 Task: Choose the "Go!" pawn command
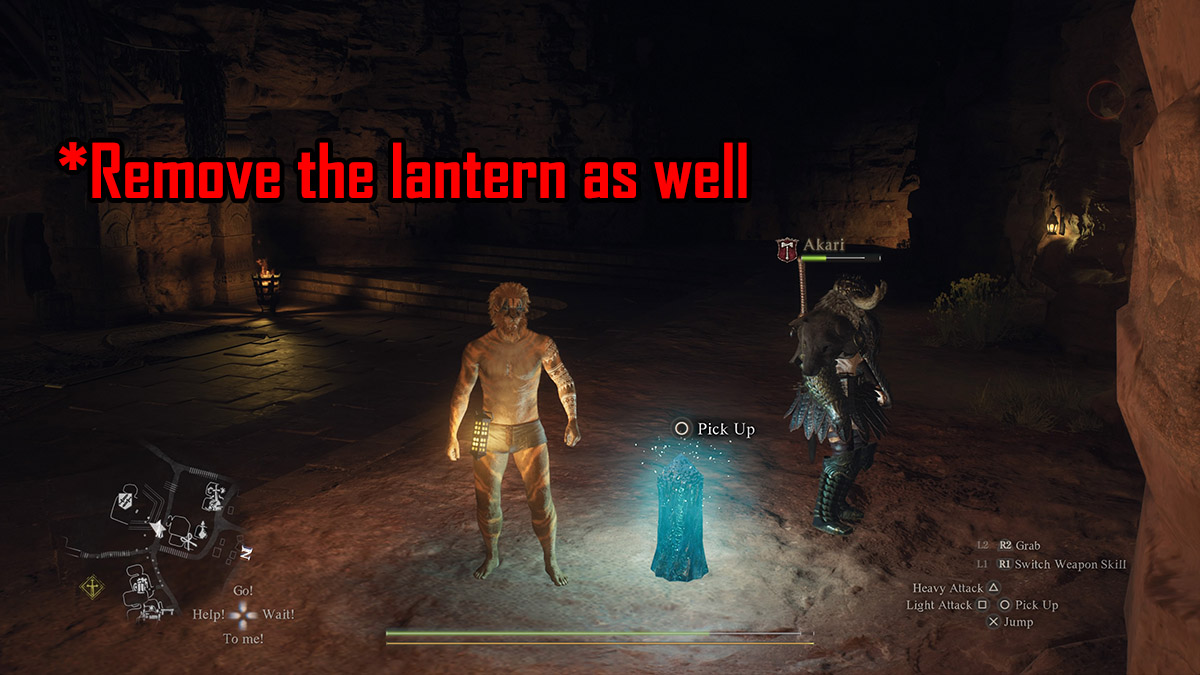click(244, 591)
